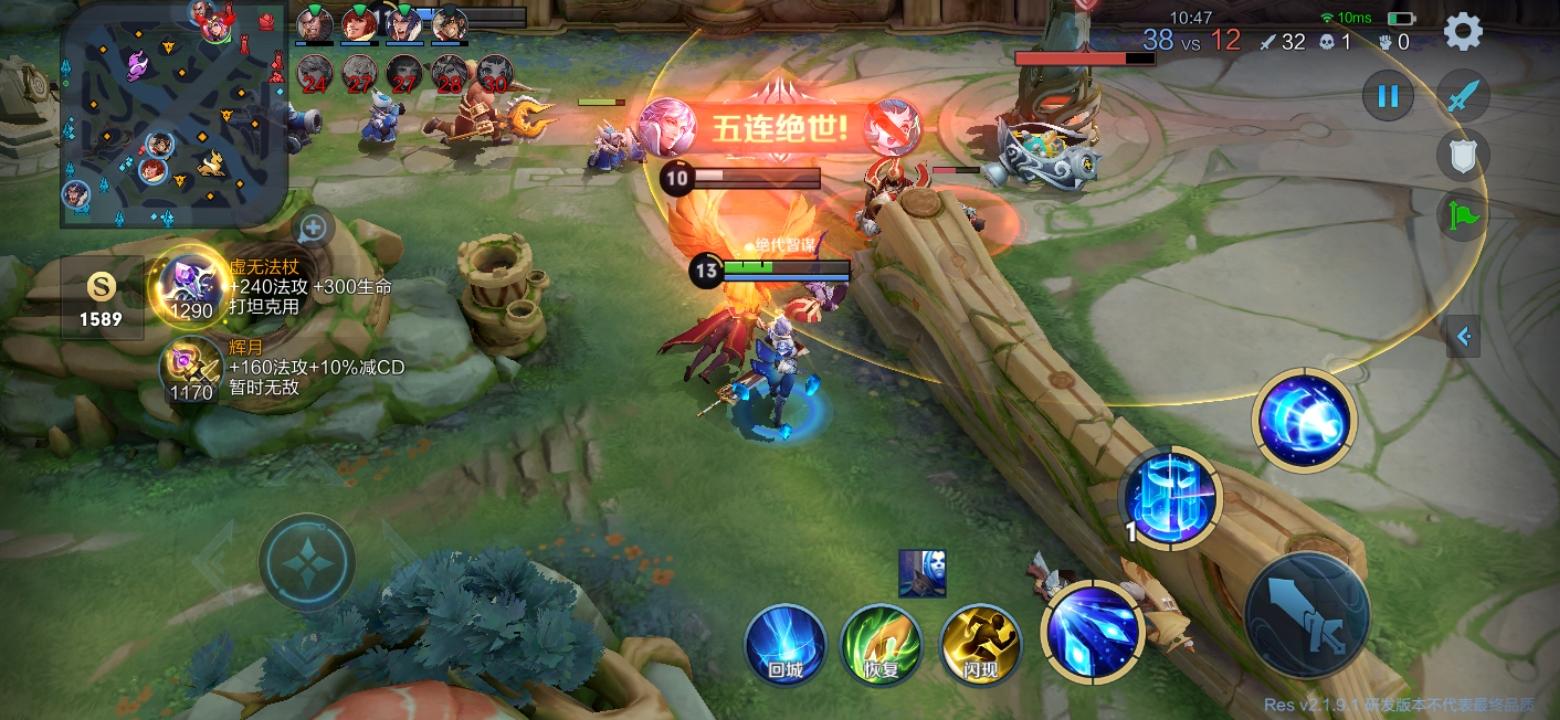The image size is (1560, 720).
Task: Pause the match
Action: (x=1387, y=96)
